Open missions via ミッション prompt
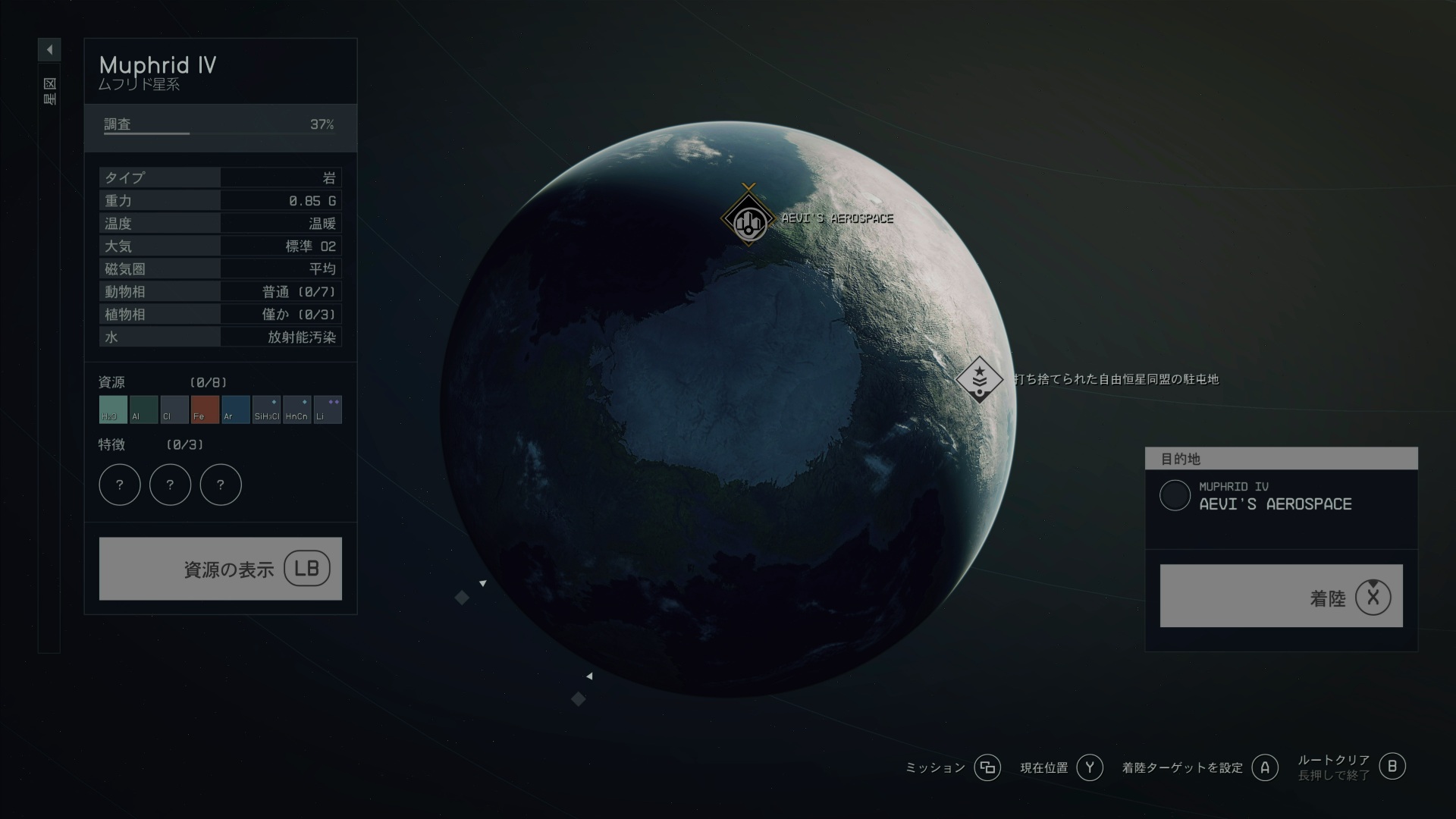The width and height of the screenshot is (1456, 819). pos(987,767)
